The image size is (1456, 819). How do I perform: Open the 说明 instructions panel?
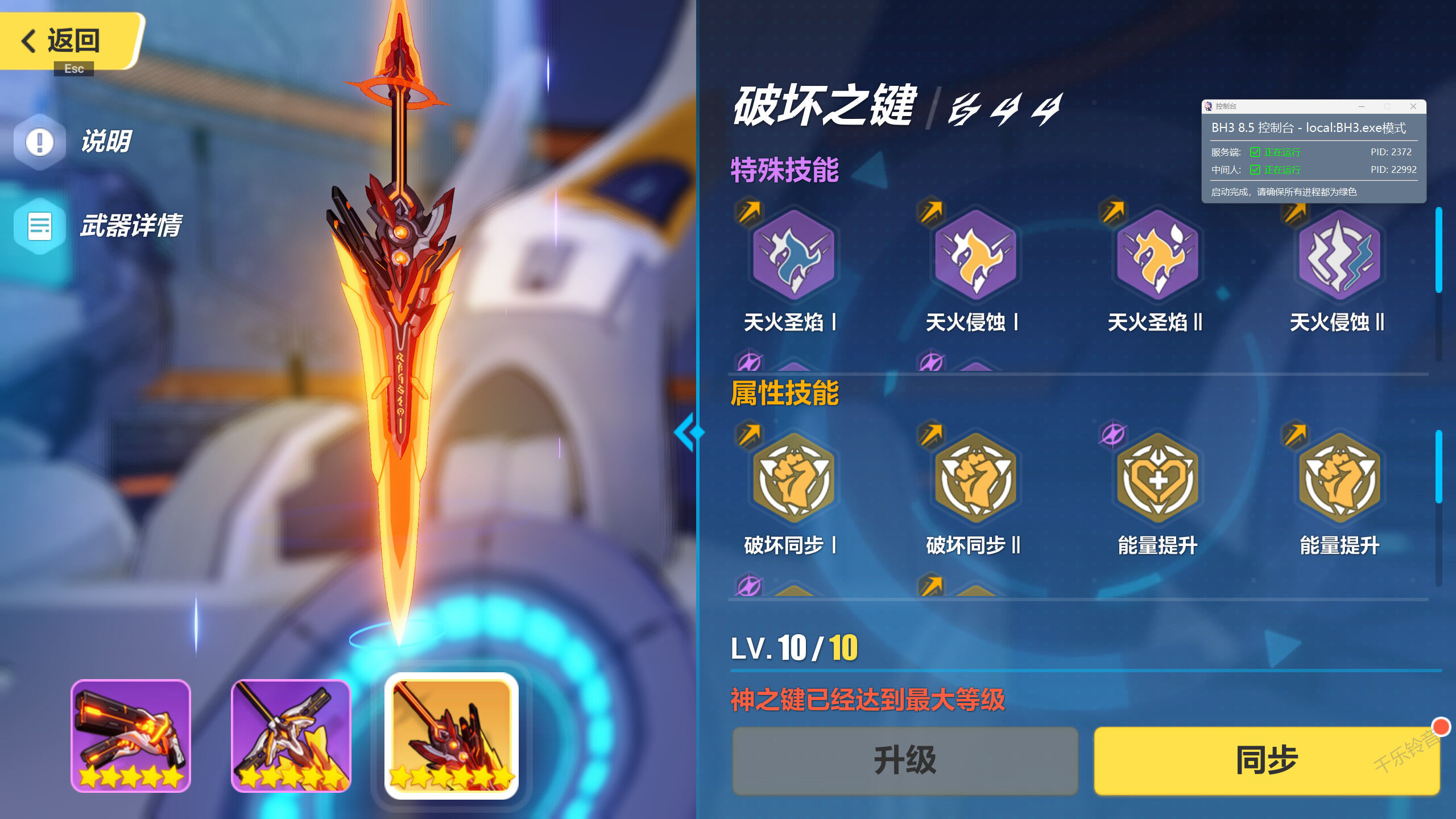click(88, 142)
